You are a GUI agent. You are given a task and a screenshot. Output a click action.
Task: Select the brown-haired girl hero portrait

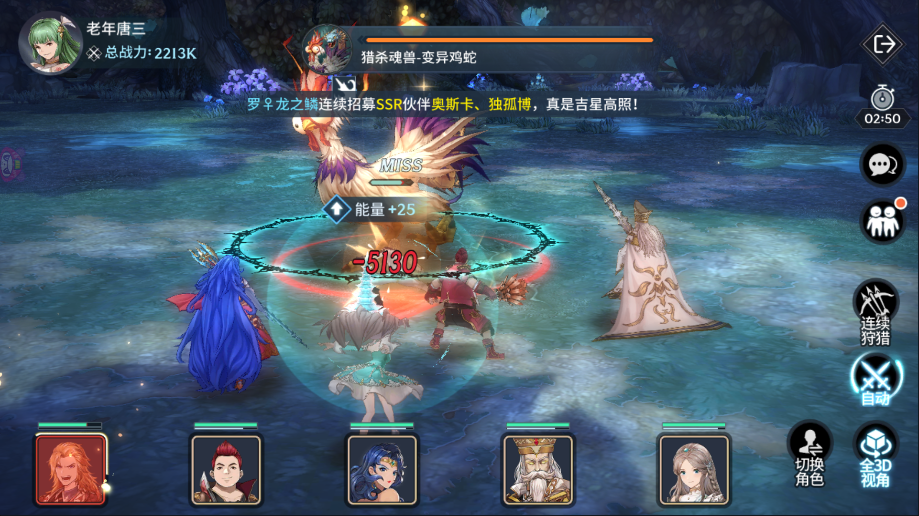694,469
